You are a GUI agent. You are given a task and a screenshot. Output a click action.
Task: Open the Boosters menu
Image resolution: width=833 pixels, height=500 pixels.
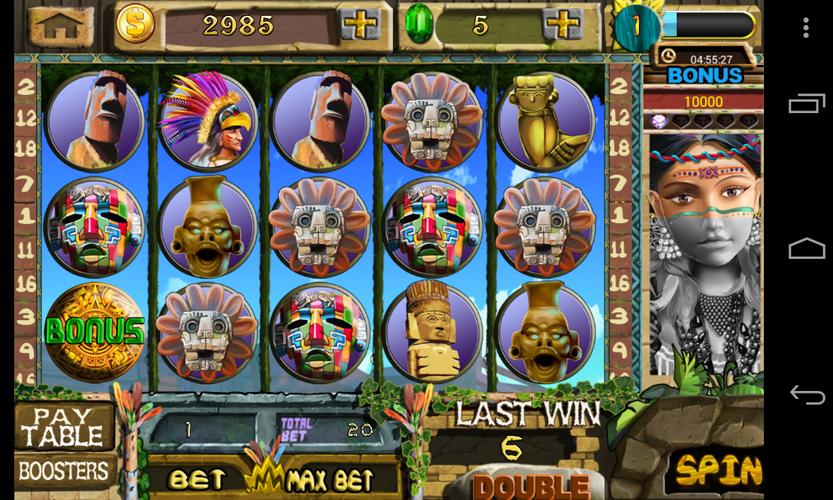pos(63,470)
